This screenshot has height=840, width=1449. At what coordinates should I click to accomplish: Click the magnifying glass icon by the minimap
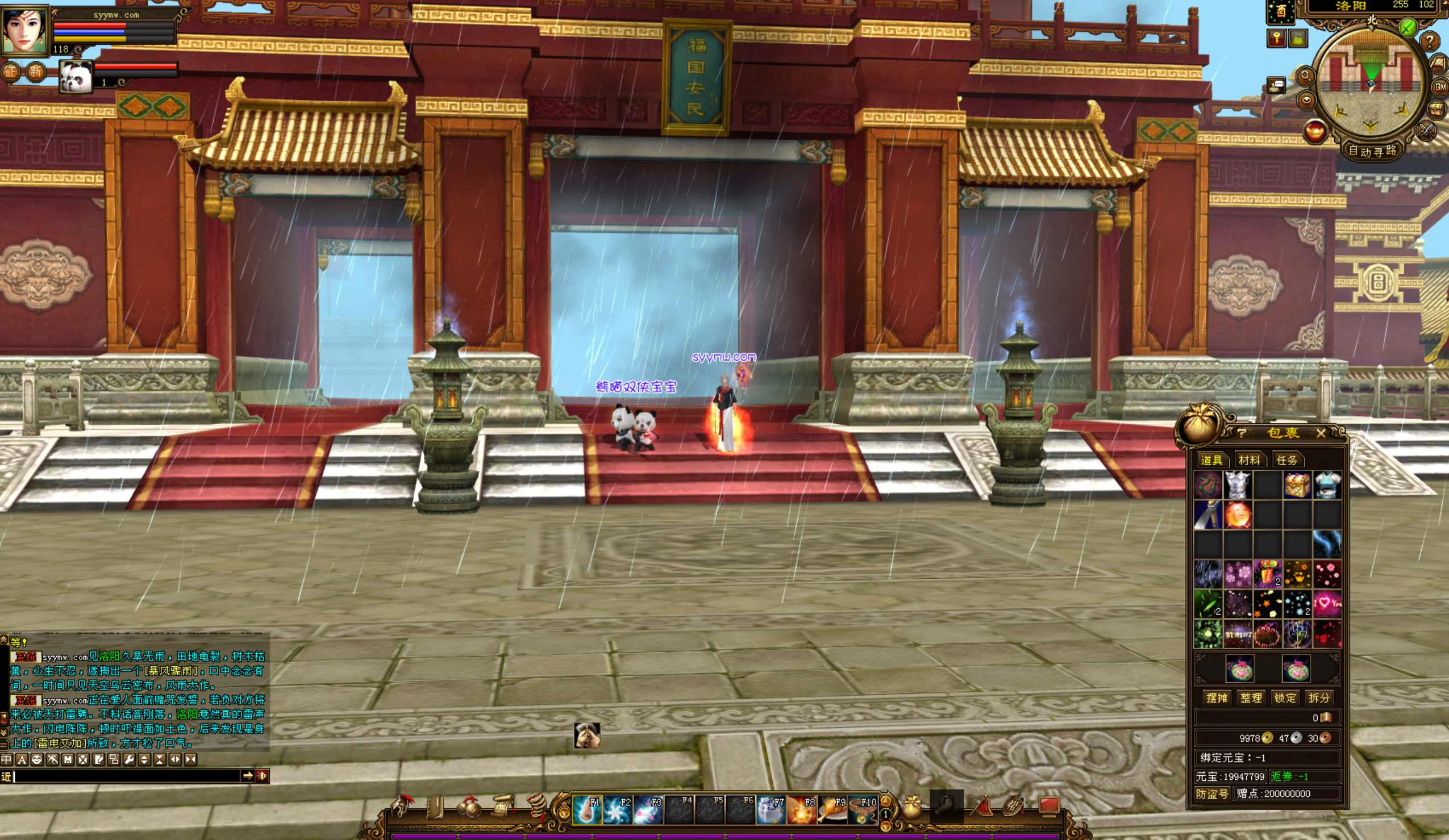point(1305,76)
